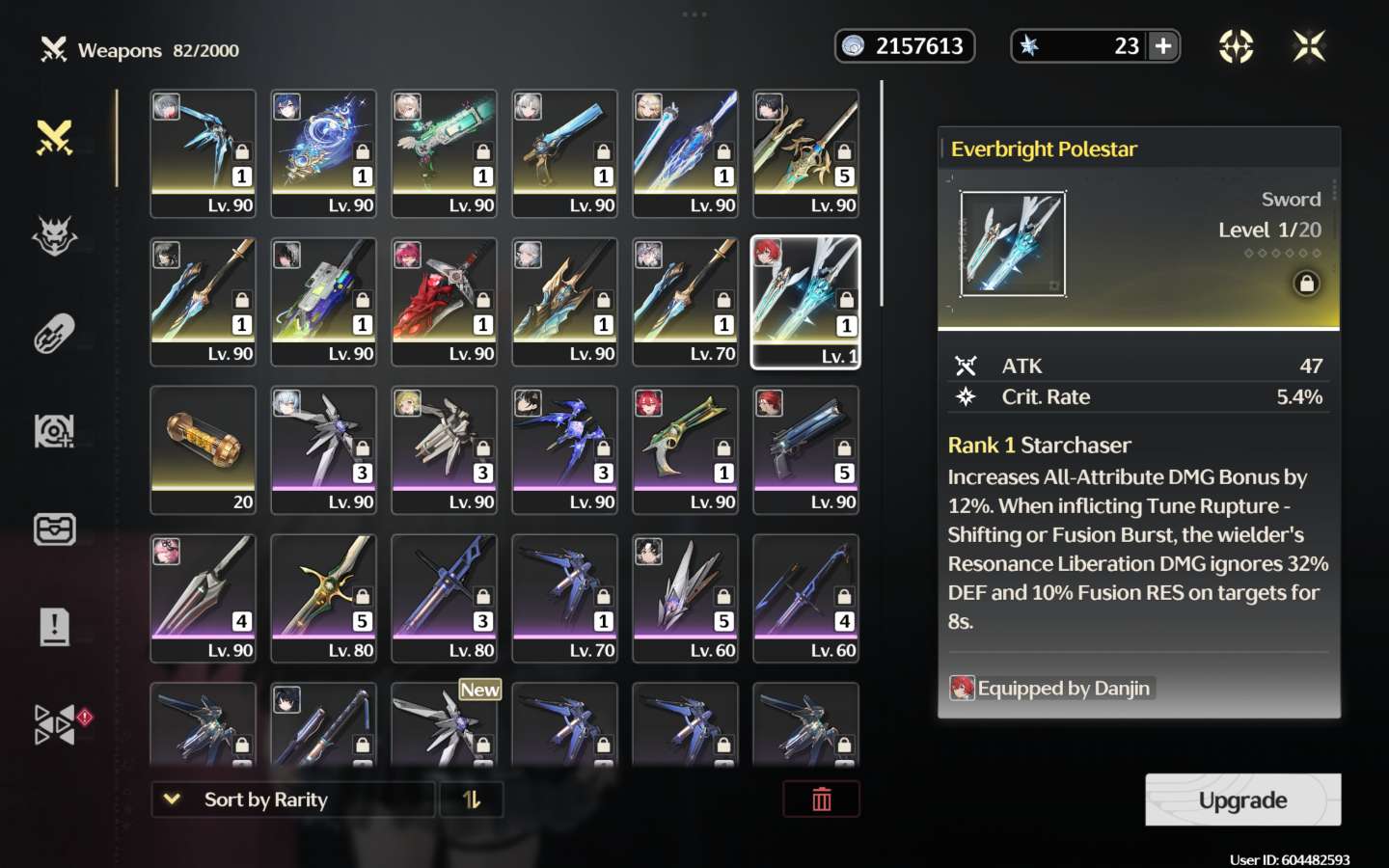Click the red trash can discard button
This screenshot has width=1389, height=868.
coord(821,800)
